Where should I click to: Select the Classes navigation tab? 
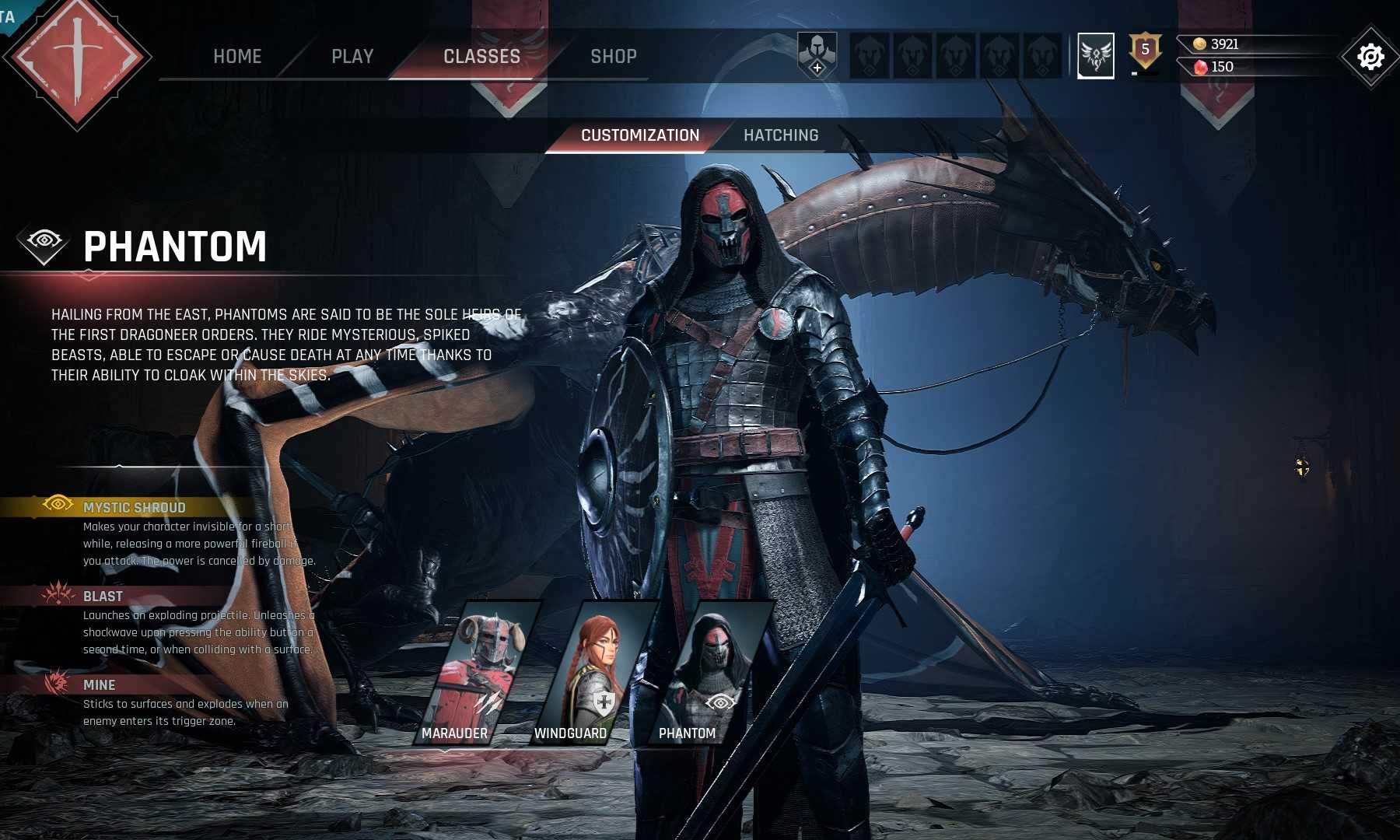click(481, 56)
